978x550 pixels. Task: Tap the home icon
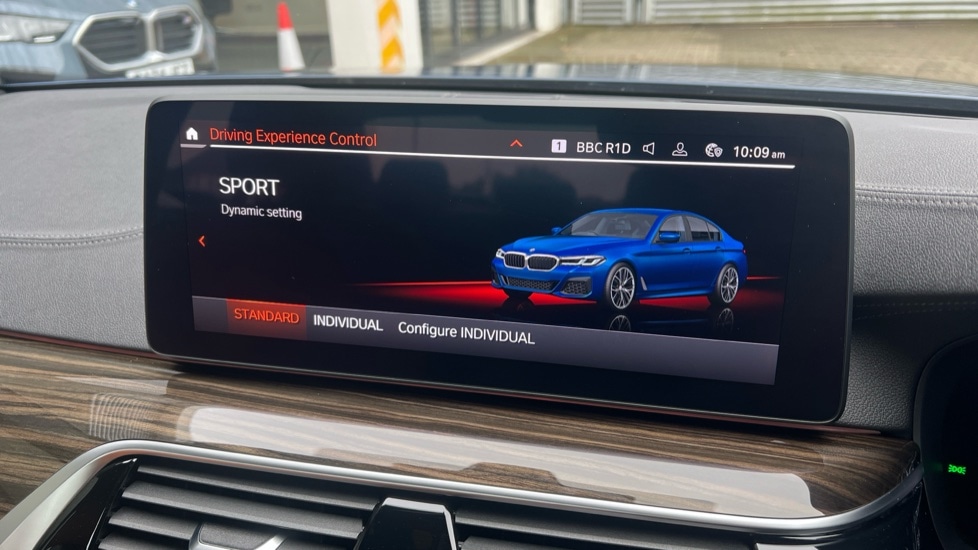tap(192, 134)
